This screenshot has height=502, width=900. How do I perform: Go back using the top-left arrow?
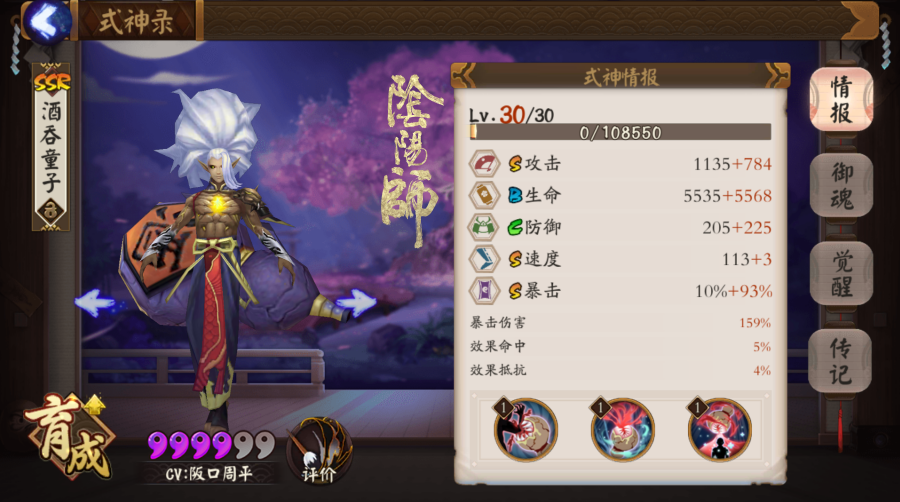(43, 19)
